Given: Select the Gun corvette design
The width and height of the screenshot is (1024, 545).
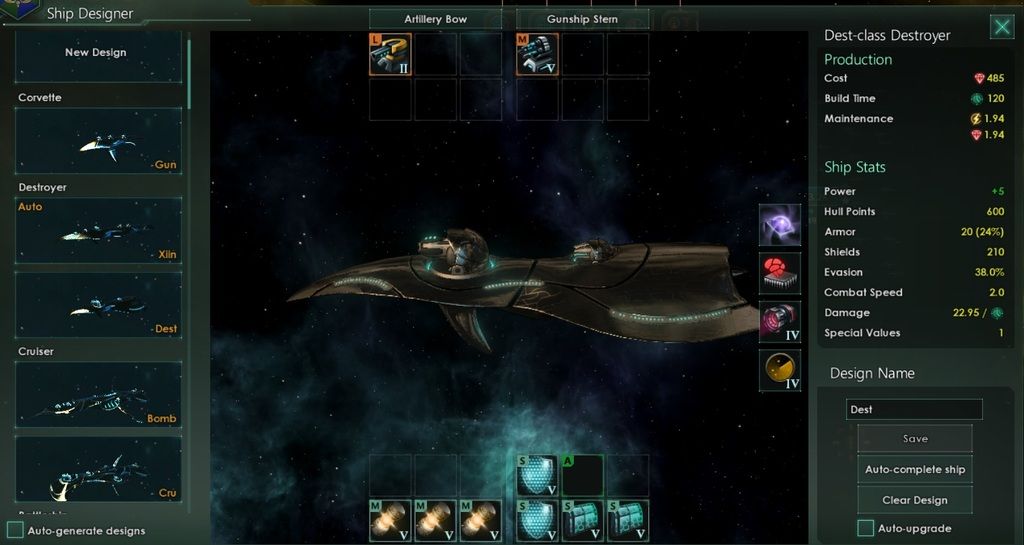Looking at the screenshot, I should point(99,141).
